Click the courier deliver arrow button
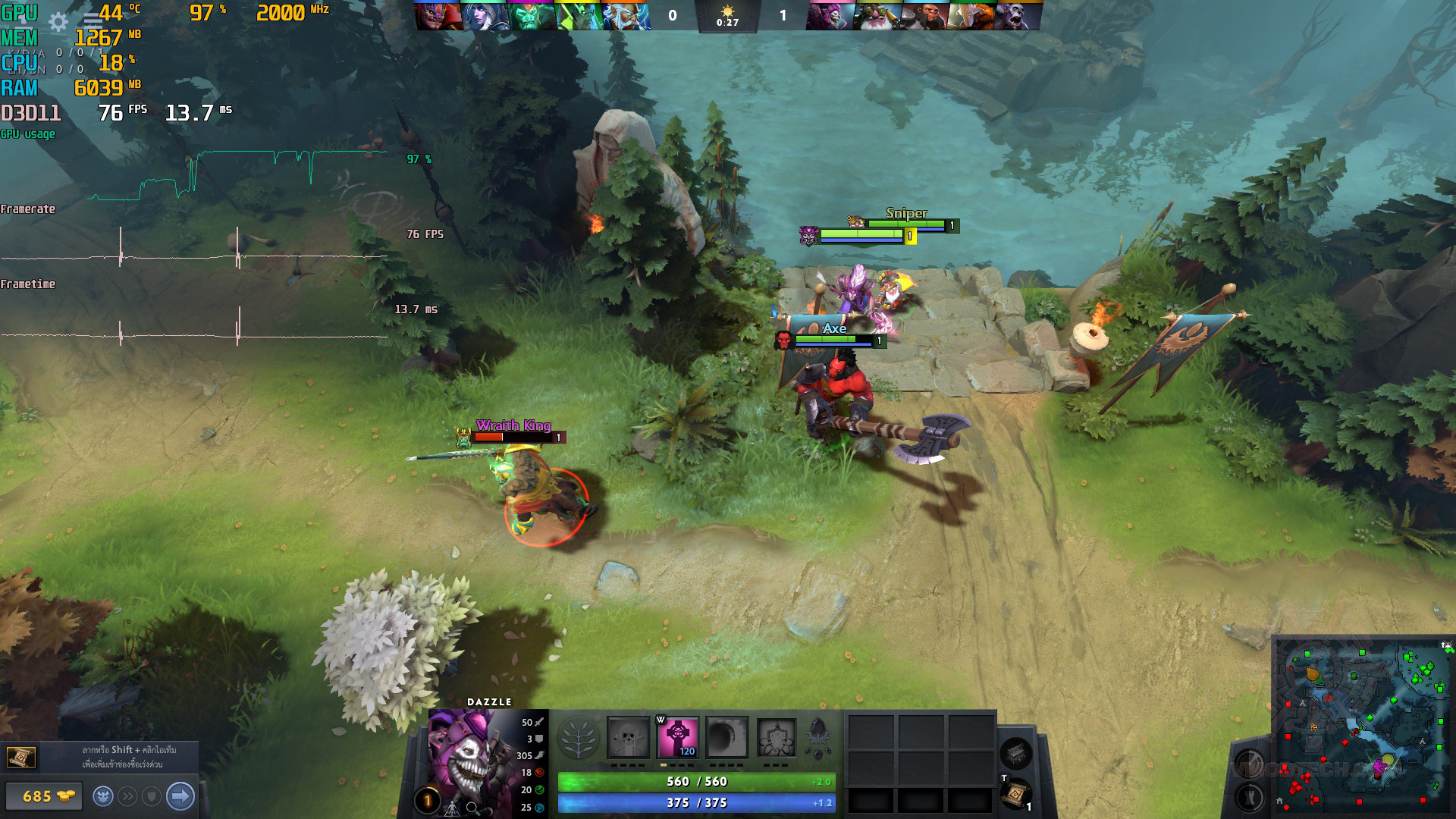1456x819 pixels. [x=180, y=796]
